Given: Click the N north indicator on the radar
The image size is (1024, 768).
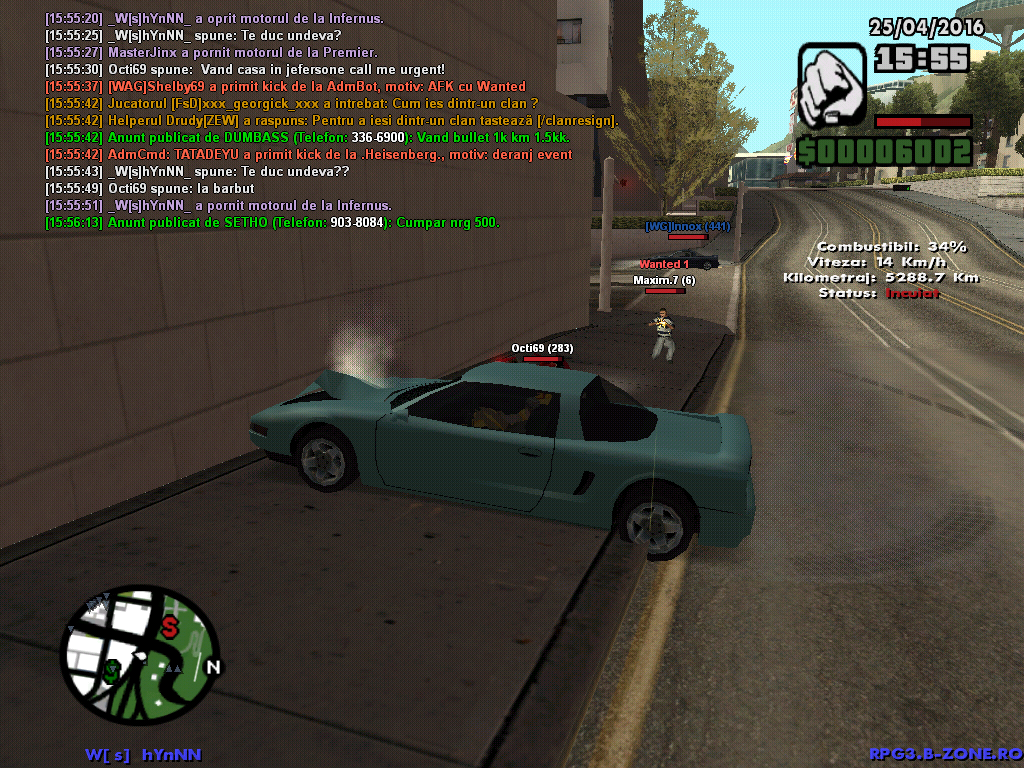Looking at the screenshot, I should (x=212, y=667).
